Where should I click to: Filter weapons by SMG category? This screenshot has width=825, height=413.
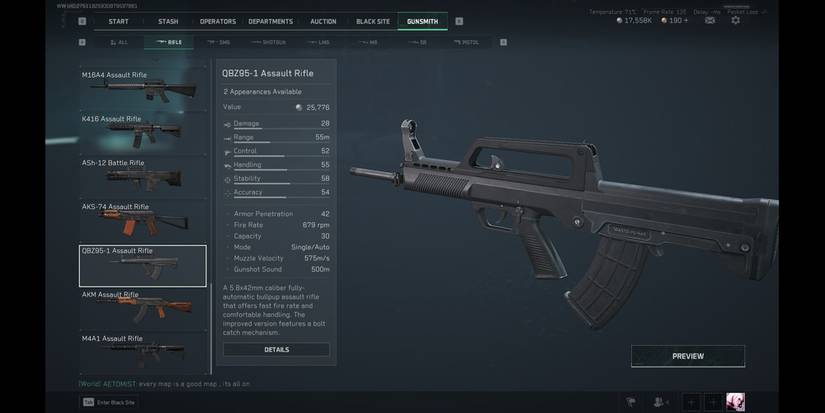[218, 43]
